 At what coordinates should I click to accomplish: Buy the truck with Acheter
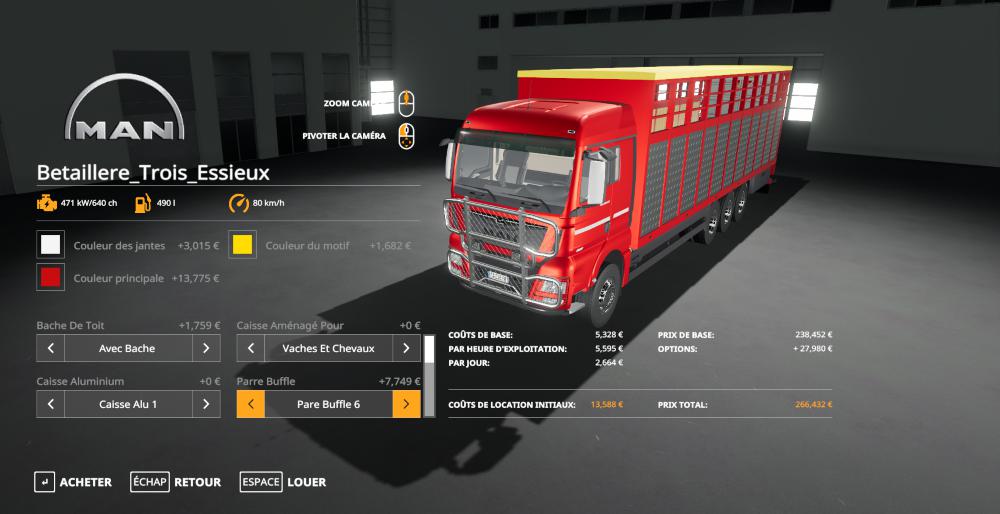73,482
